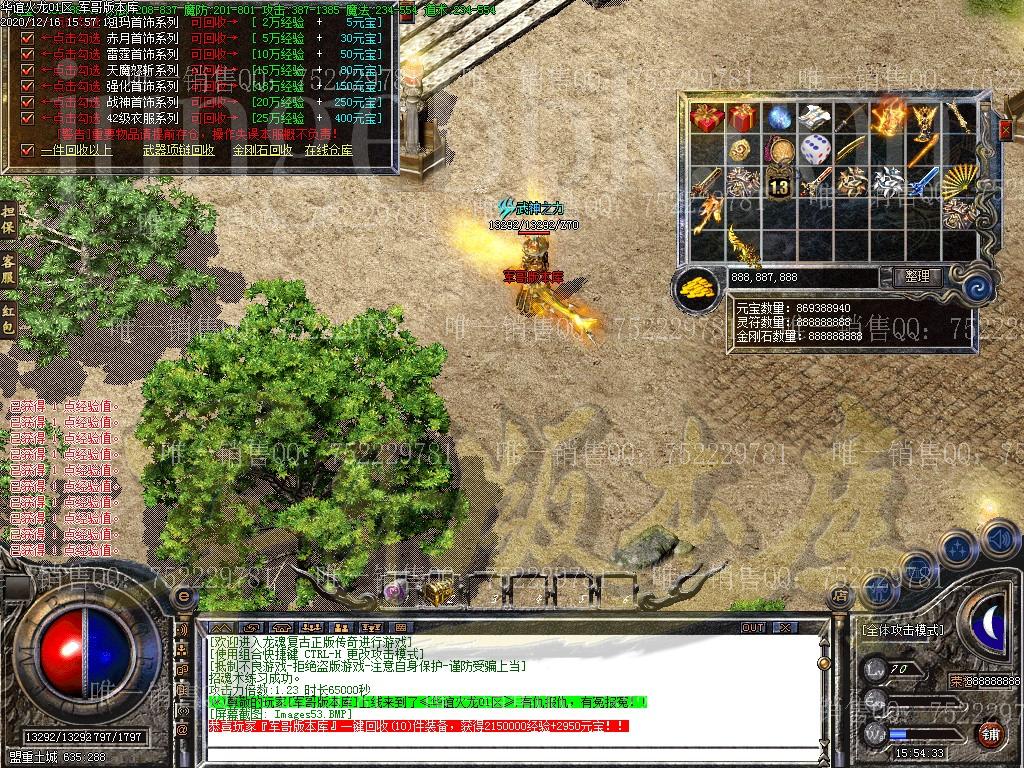
Task: Click the 一件回收以上 recycle link
Action: 76,150
